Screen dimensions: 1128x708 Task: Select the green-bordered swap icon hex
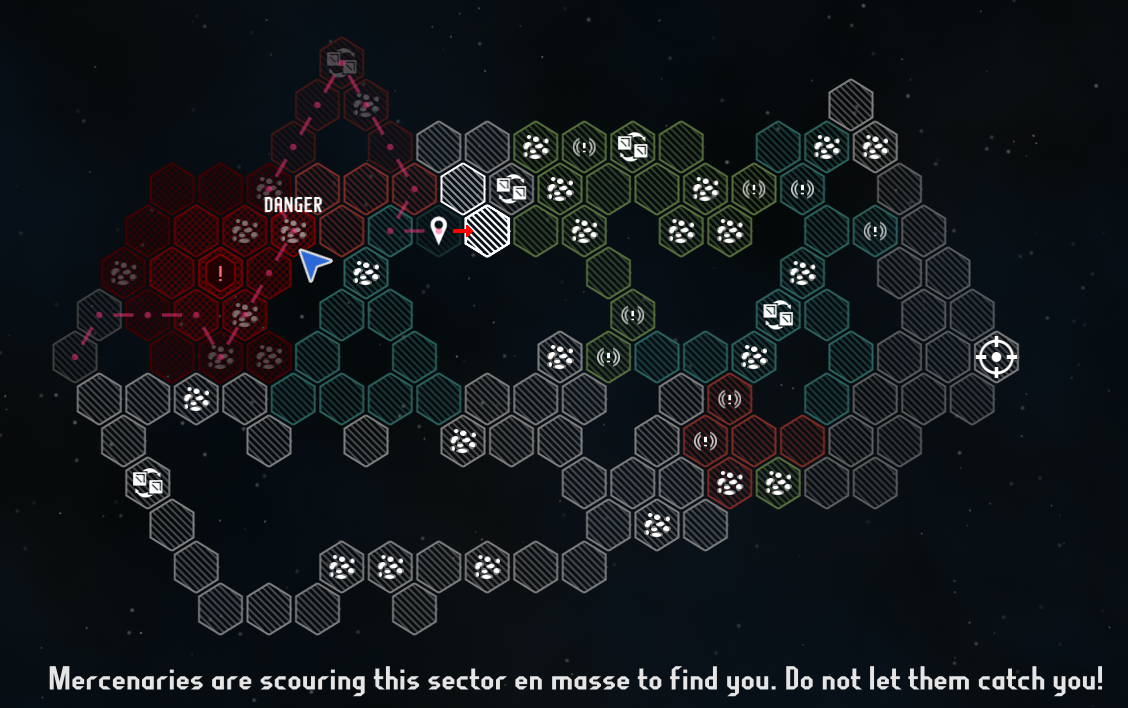(632, 147)
